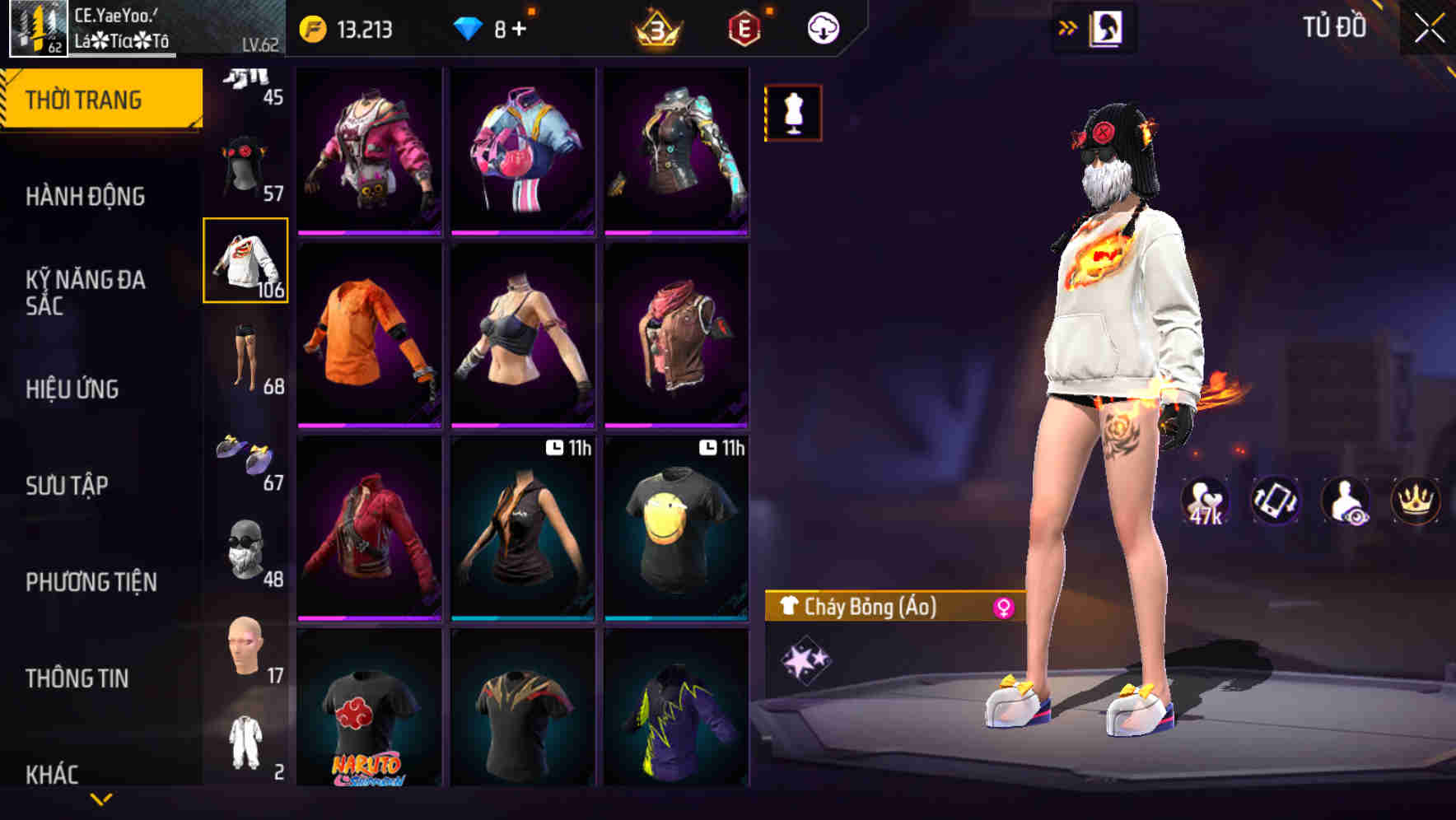Open the rank badge showing 3
The height and width of the screenshot is (820, 1456).
point(655,26)
